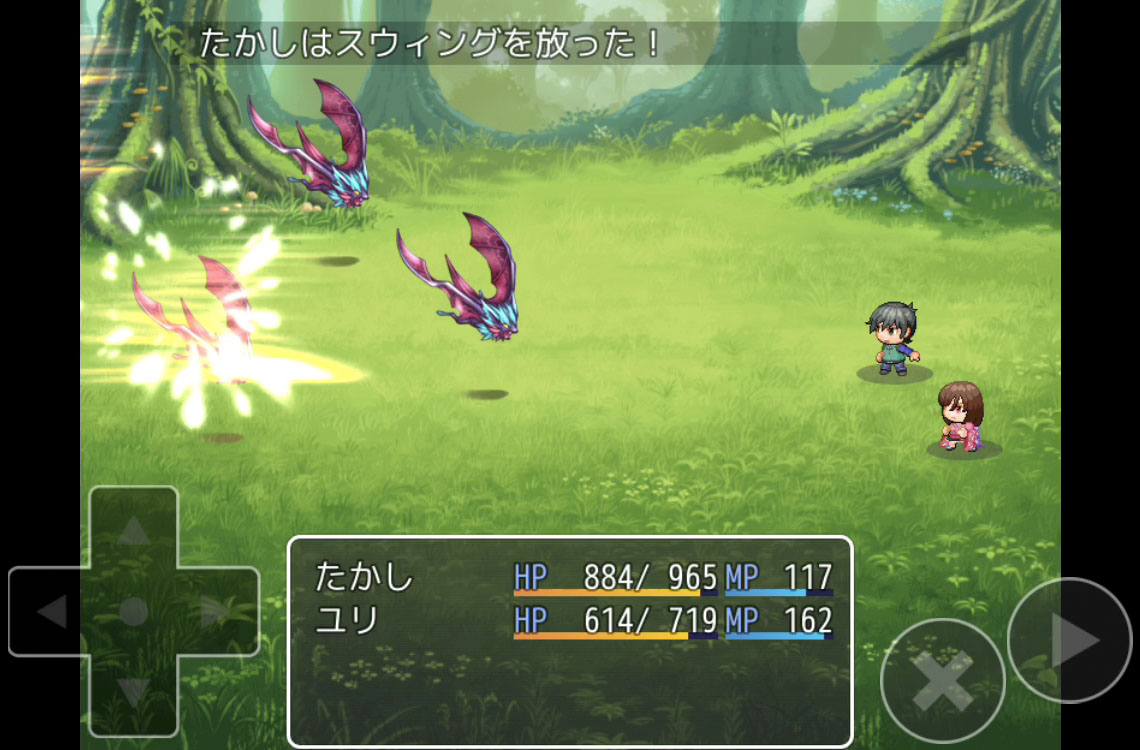Viewport: 1140px width, 750px height.
Task: Tap the X cancel button
Action: 942,681
